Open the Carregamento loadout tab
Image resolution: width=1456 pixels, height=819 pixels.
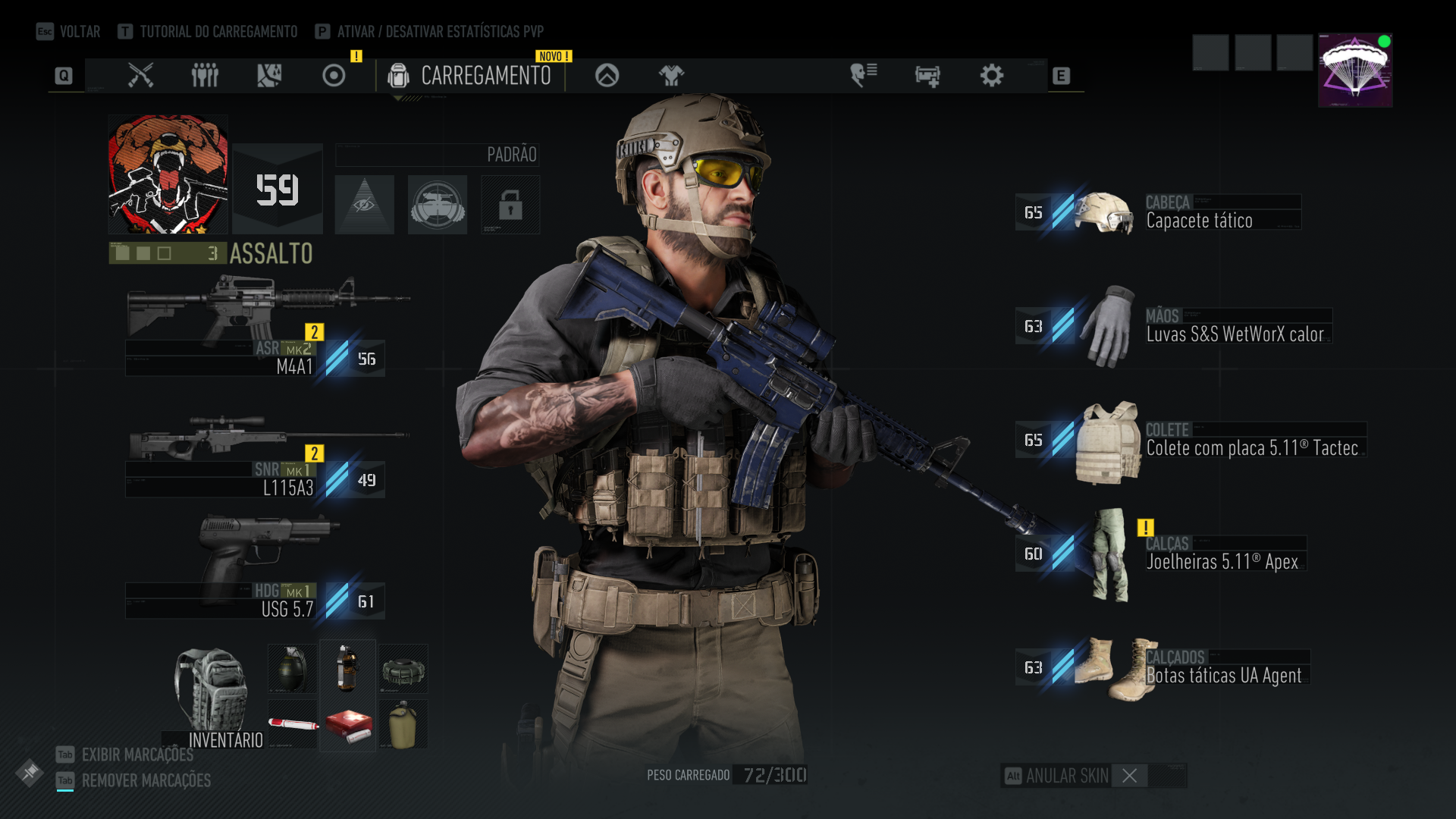pos(470,76)
